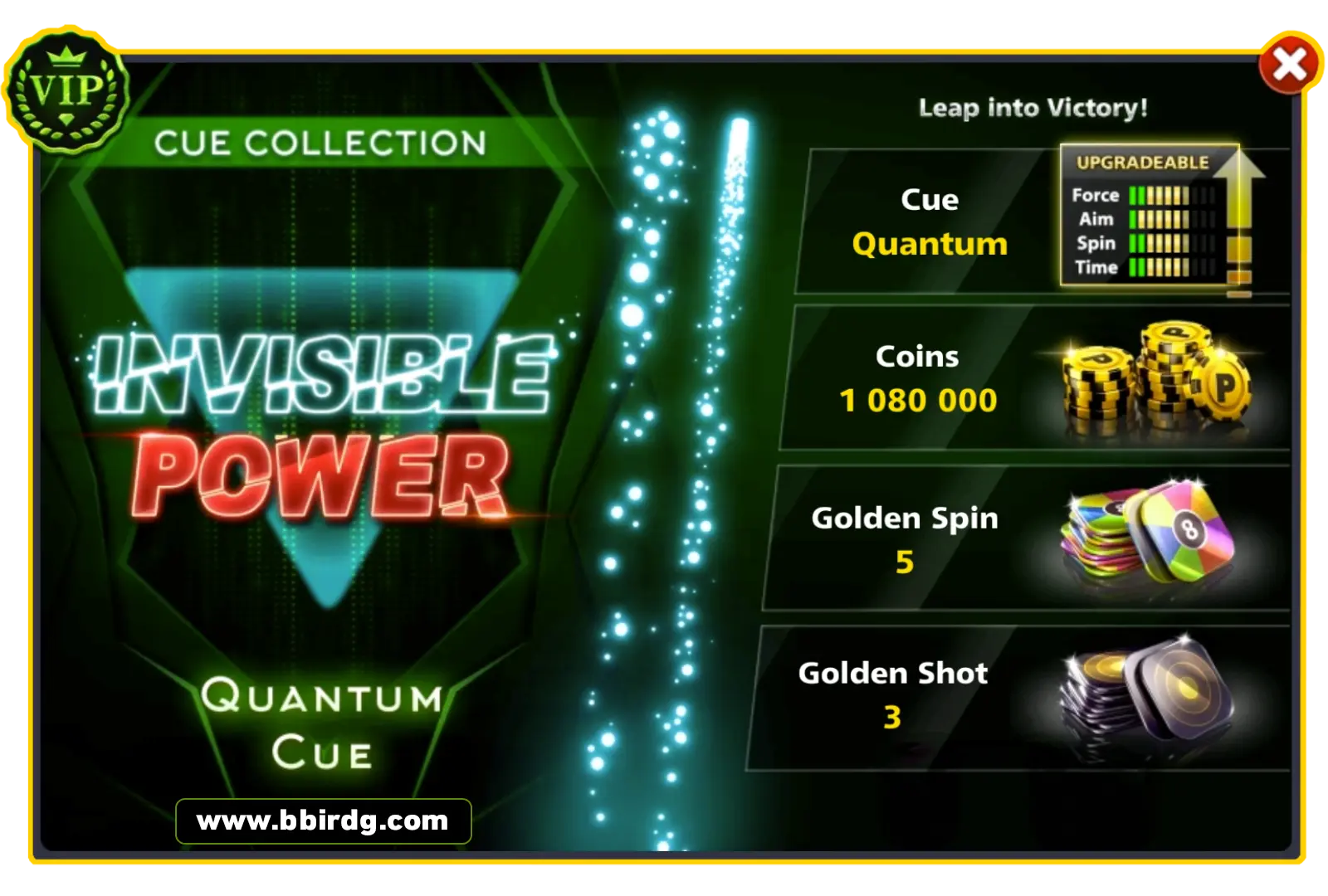Open the www.bbirdg.com link

pyautogui.click(x=322, y=822)
